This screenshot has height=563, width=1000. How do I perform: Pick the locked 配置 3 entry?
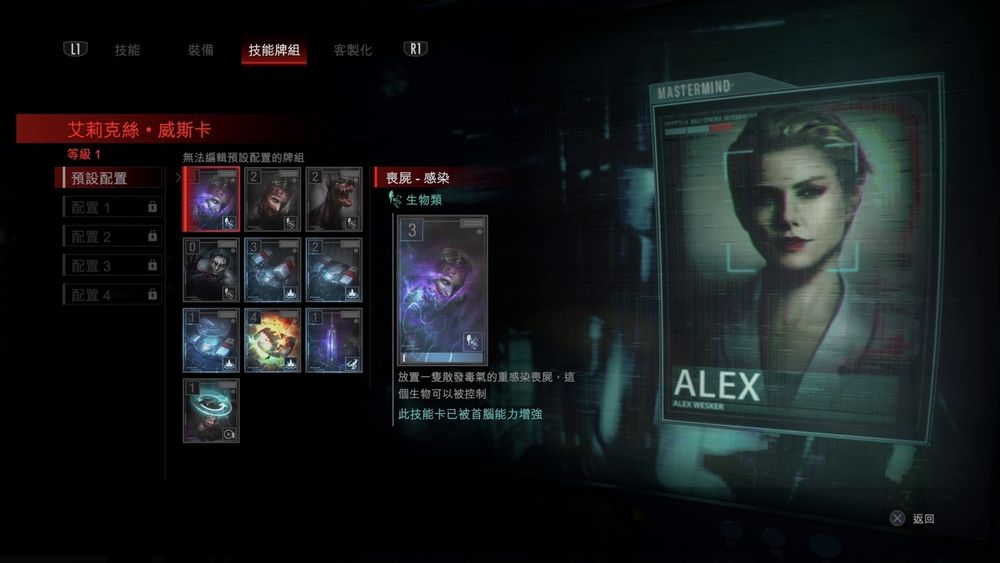pyautogui.click(x=111, y=266)
